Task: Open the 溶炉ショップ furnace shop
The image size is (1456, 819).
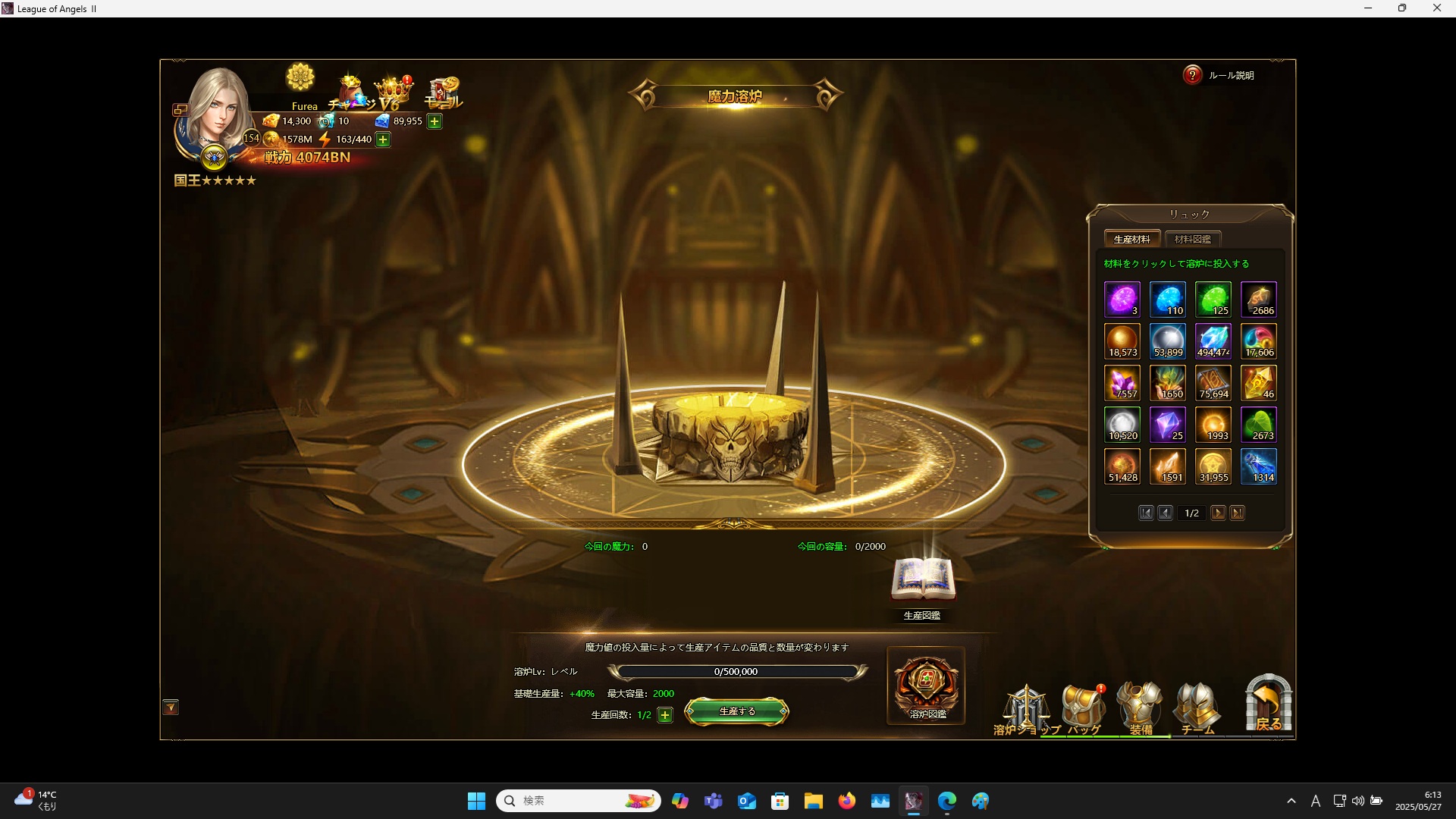Action: 1026,710
